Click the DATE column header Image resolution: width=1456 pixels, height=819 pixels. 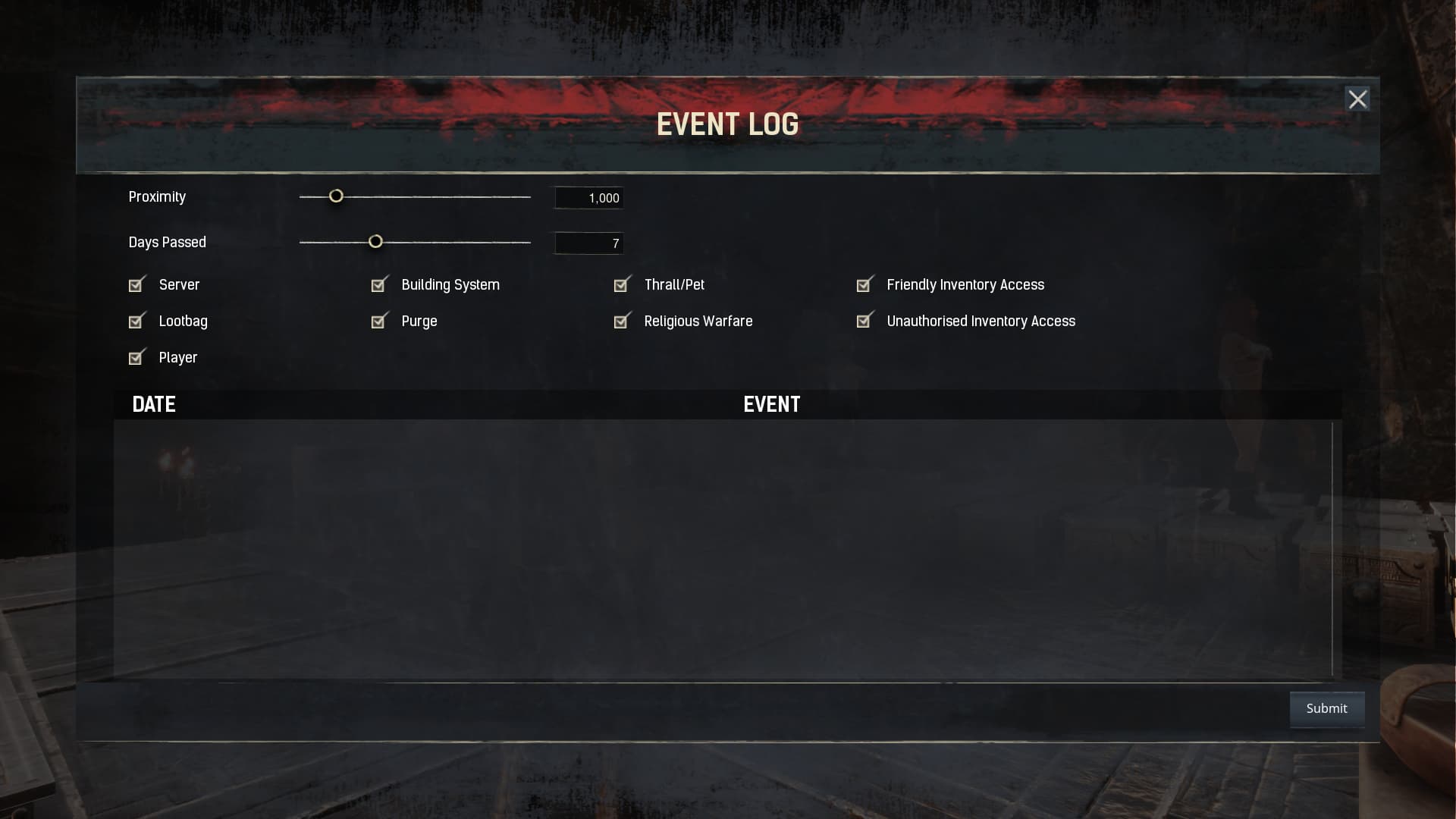click(x=154, y=404)
